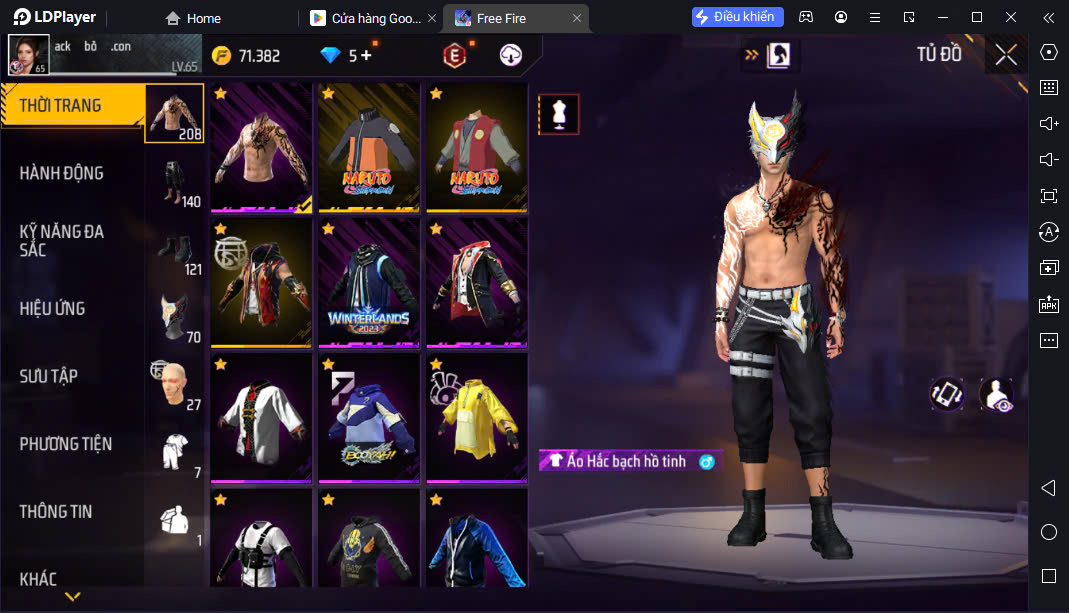
Task: Select the yellow hooded jacket
Action: (x=477, y=416)
